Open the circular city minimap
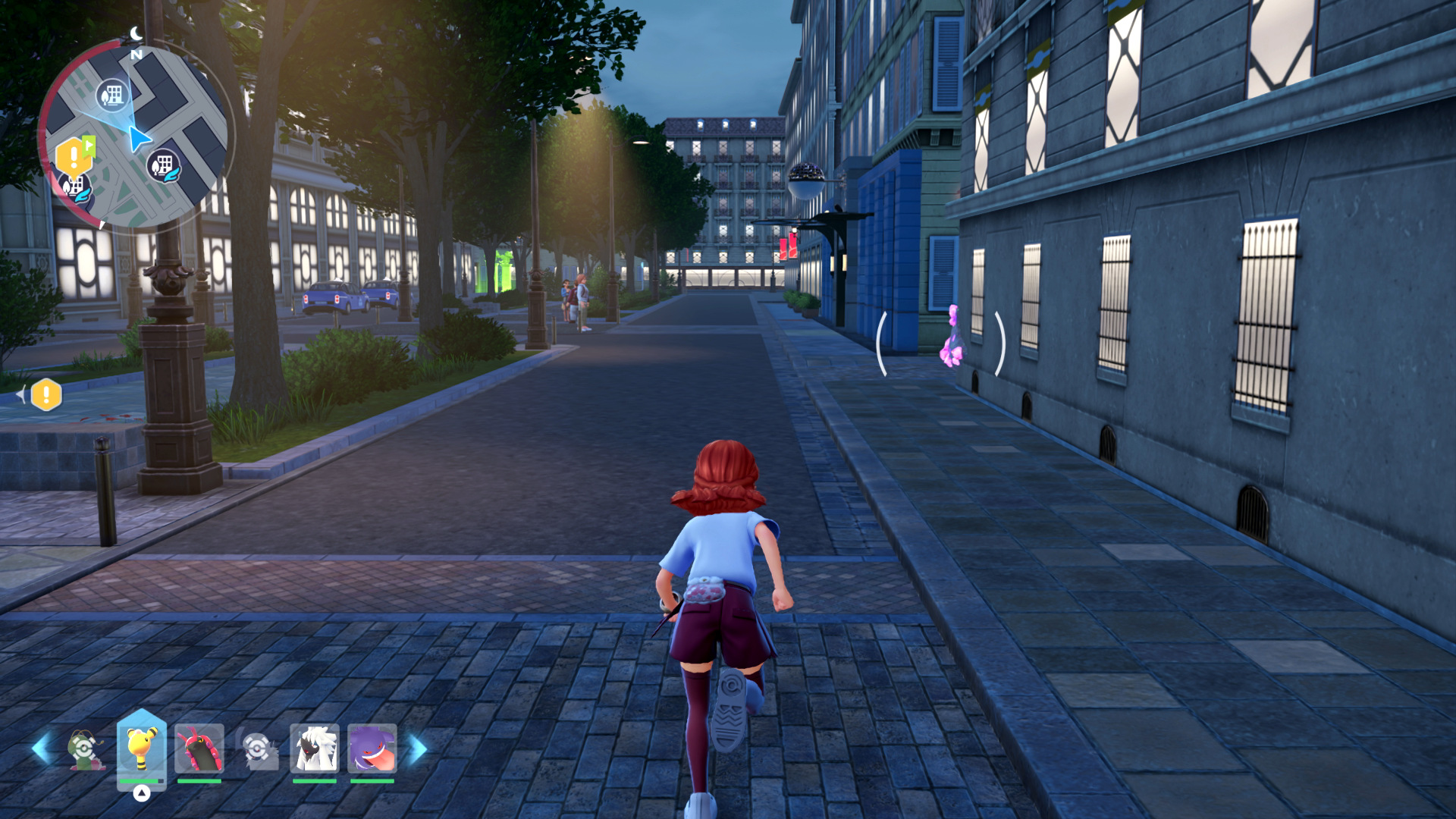 tap(135, 136)
